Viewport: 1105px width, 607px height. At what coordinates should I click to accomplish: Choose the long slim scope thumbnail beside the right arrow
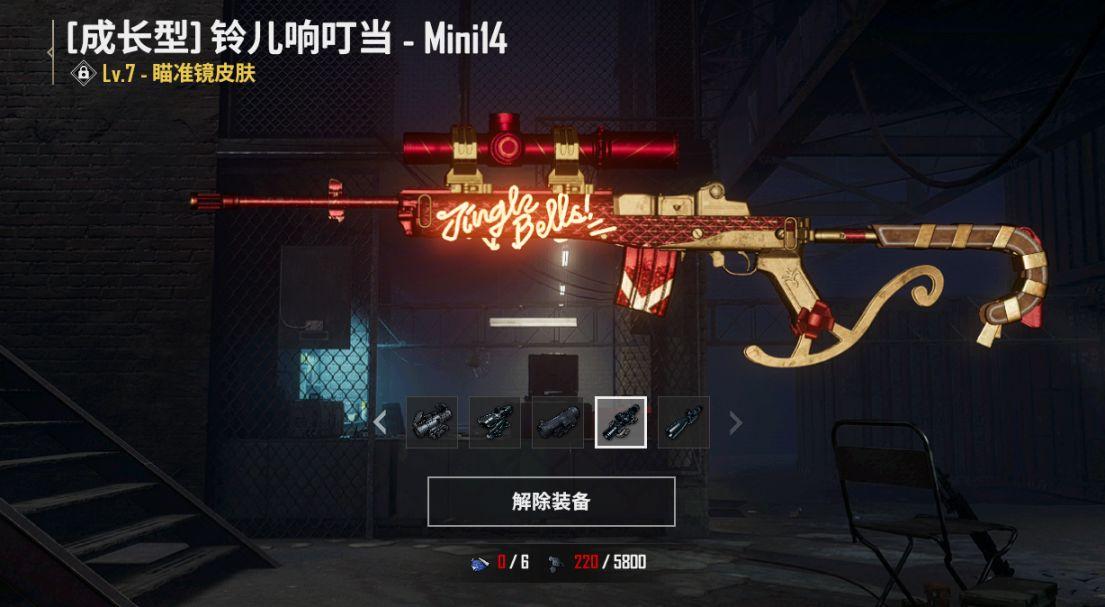[684, 422]
